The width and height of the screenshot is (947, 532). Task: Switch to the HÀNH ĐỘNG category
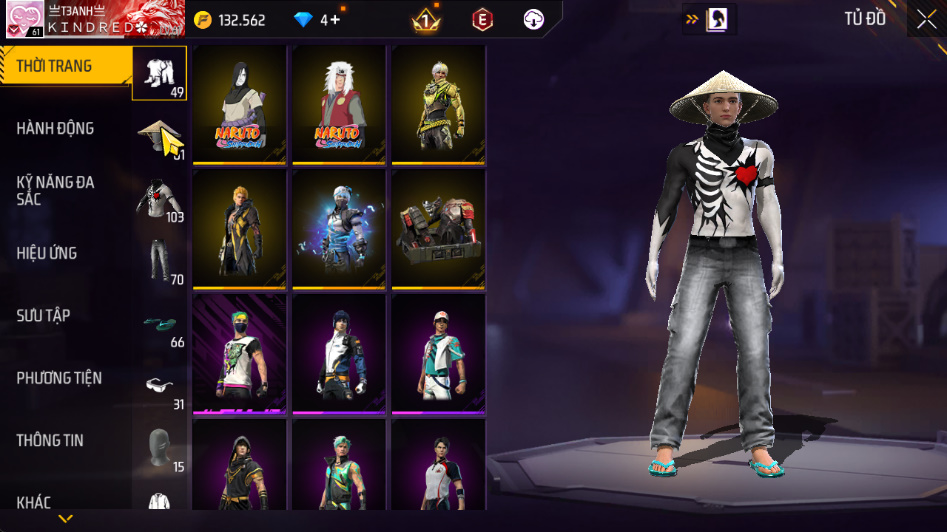(55, 128)
